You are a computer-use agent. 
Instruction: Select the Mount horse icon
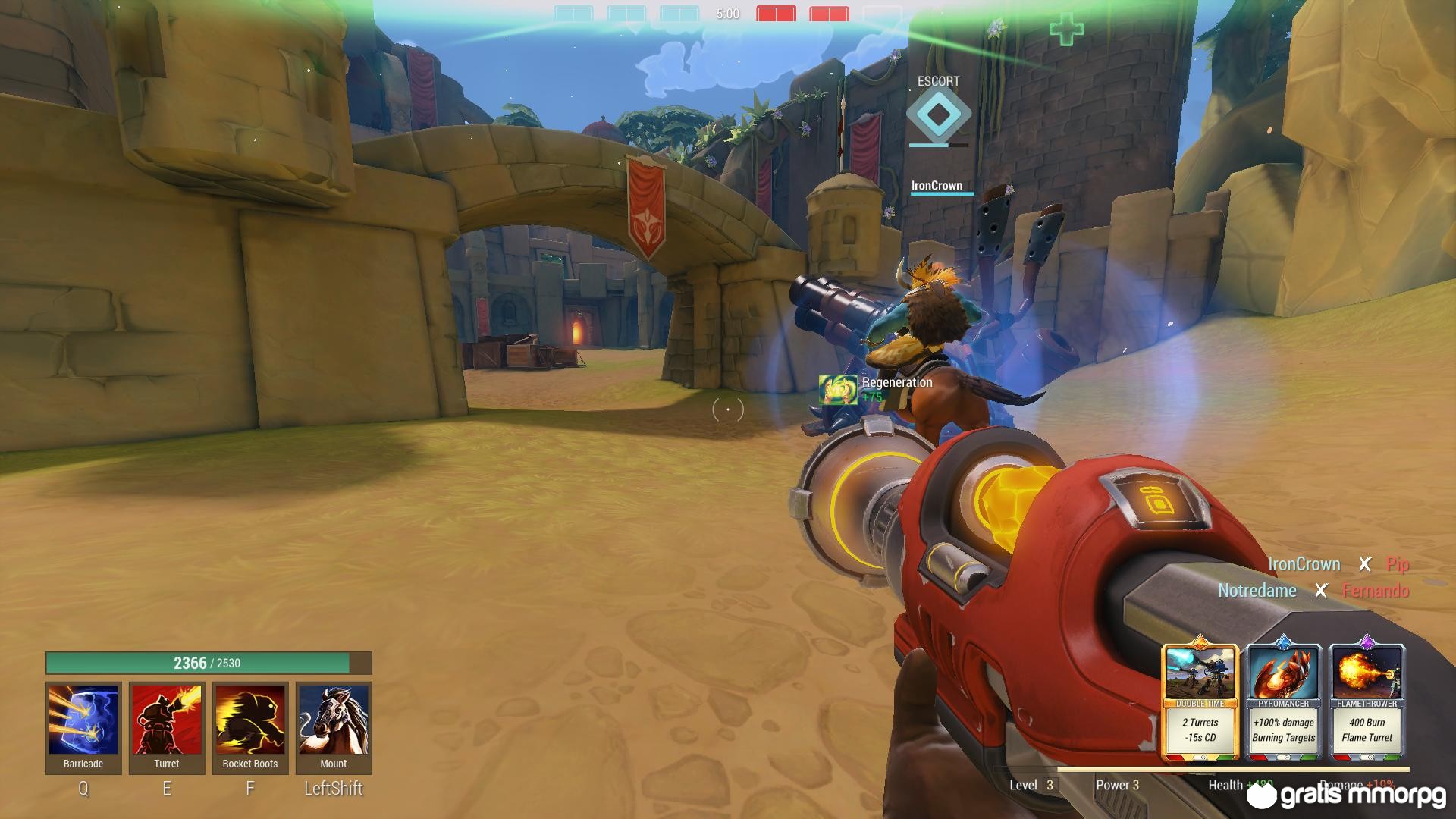[x=334, y=720]
